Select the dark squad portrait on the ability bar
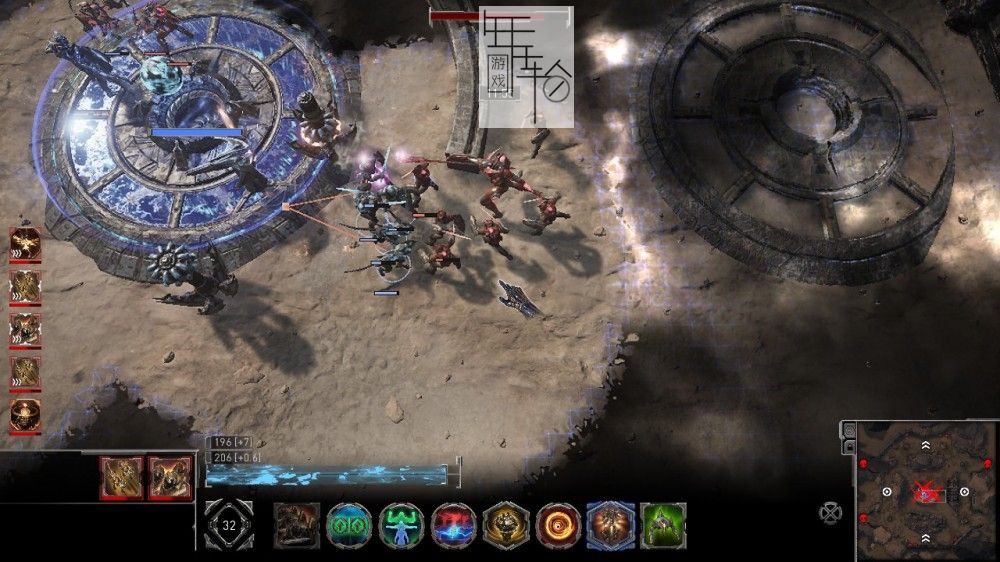Image resolution: width=1000 pixels, height=562 pixels. click(x=297, y=525)
